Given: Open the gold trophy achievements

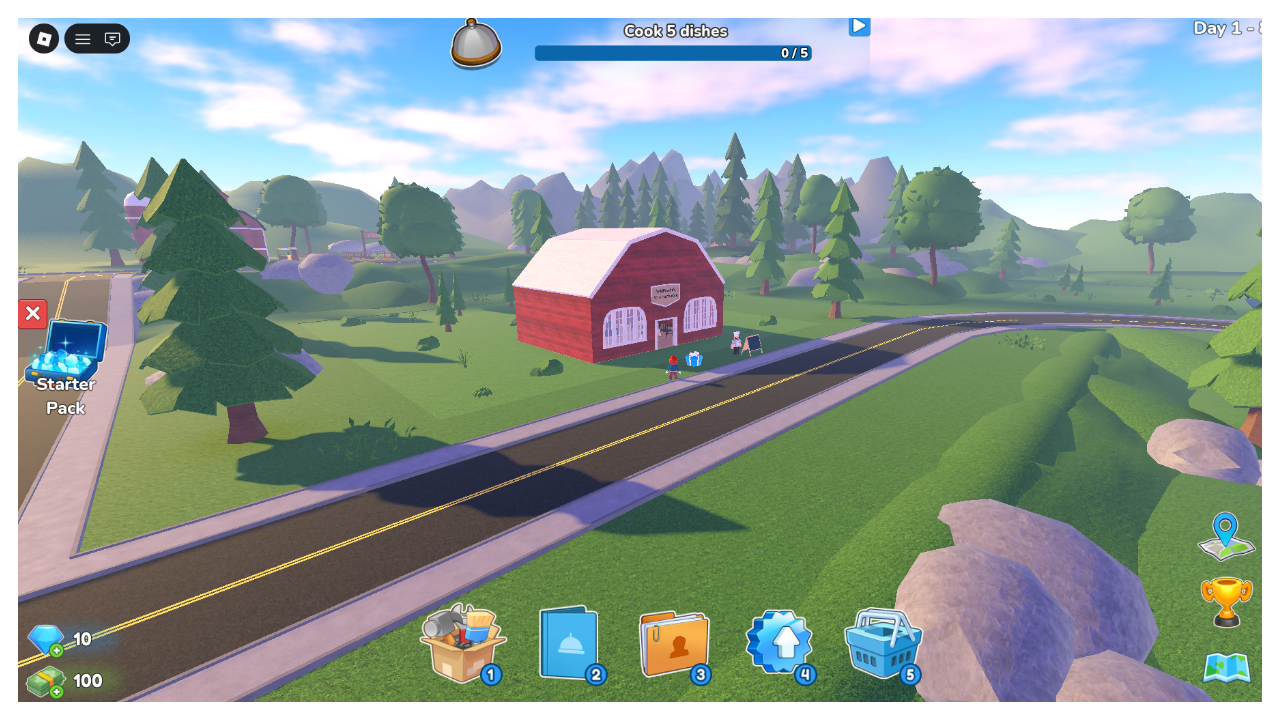Looking at the screenshot, I should 1226,602.
